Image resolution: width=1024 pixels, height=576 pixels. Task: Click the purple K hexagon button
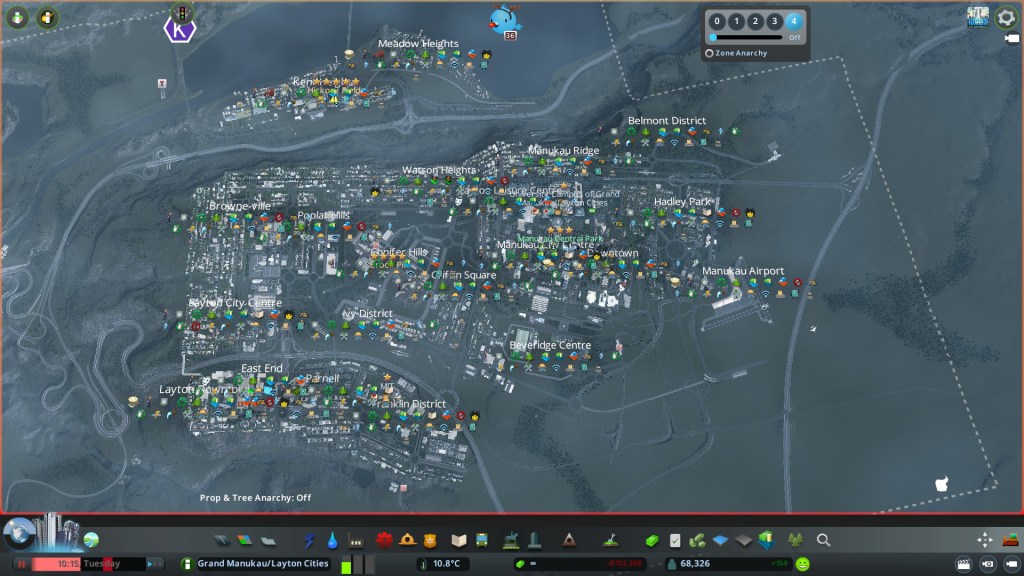click(x=179, y=30)
